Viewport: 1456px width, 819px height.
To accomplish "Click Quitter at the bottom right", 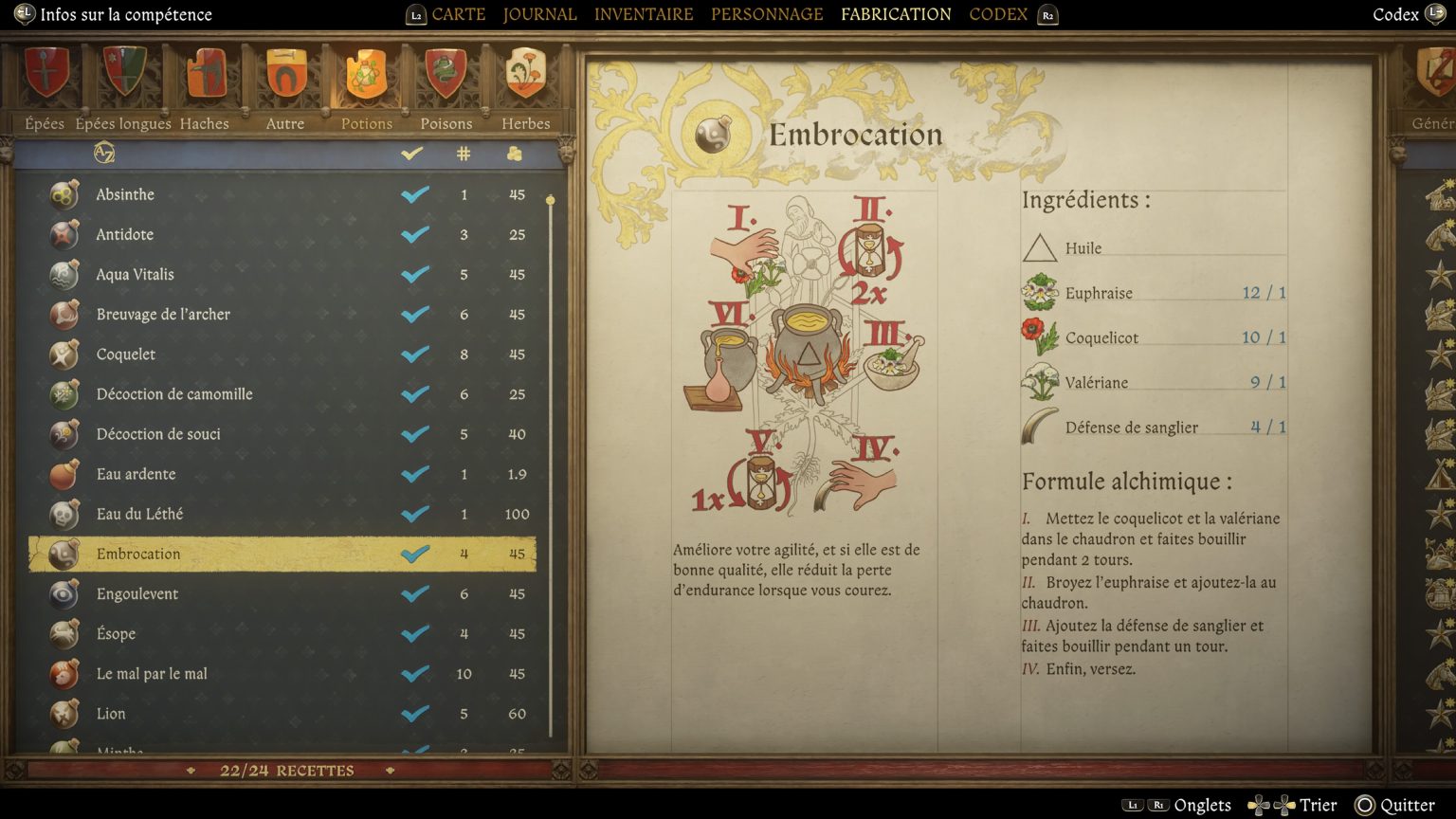I will pos(1407,805).
